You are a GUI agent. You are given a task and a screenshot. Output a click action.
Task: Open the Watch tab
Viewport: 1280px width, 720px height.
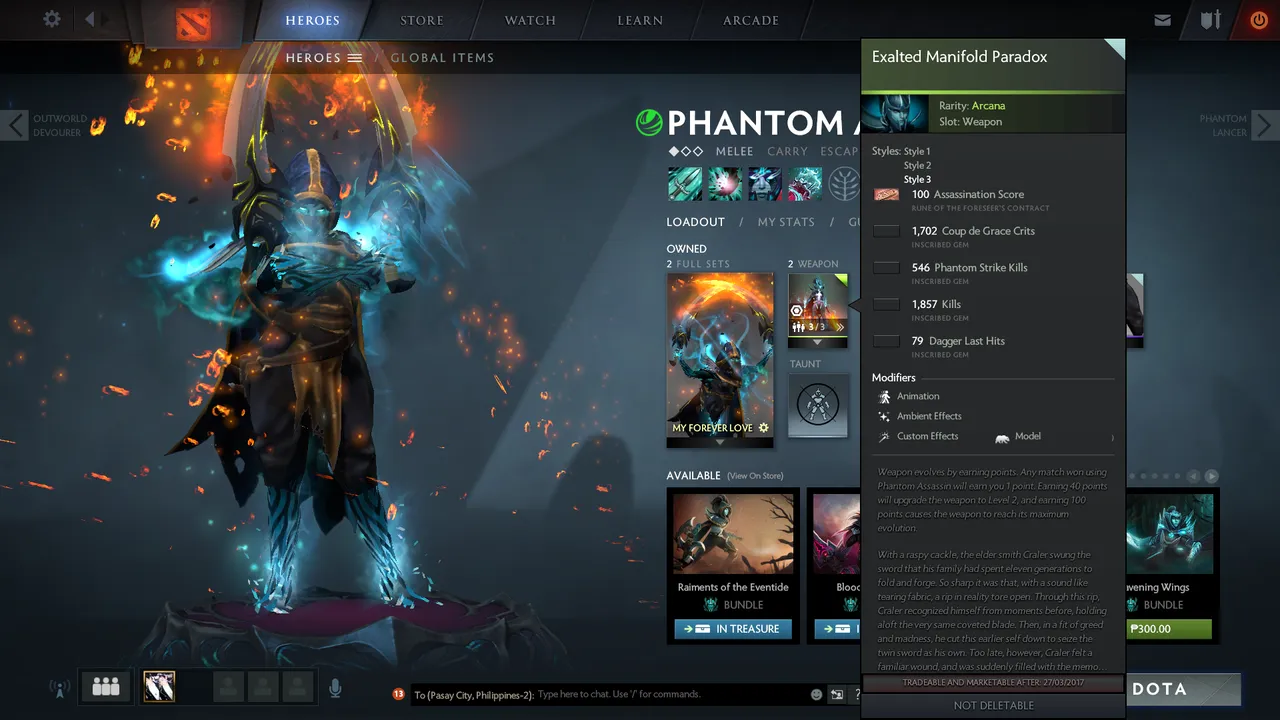coord(530,20)
